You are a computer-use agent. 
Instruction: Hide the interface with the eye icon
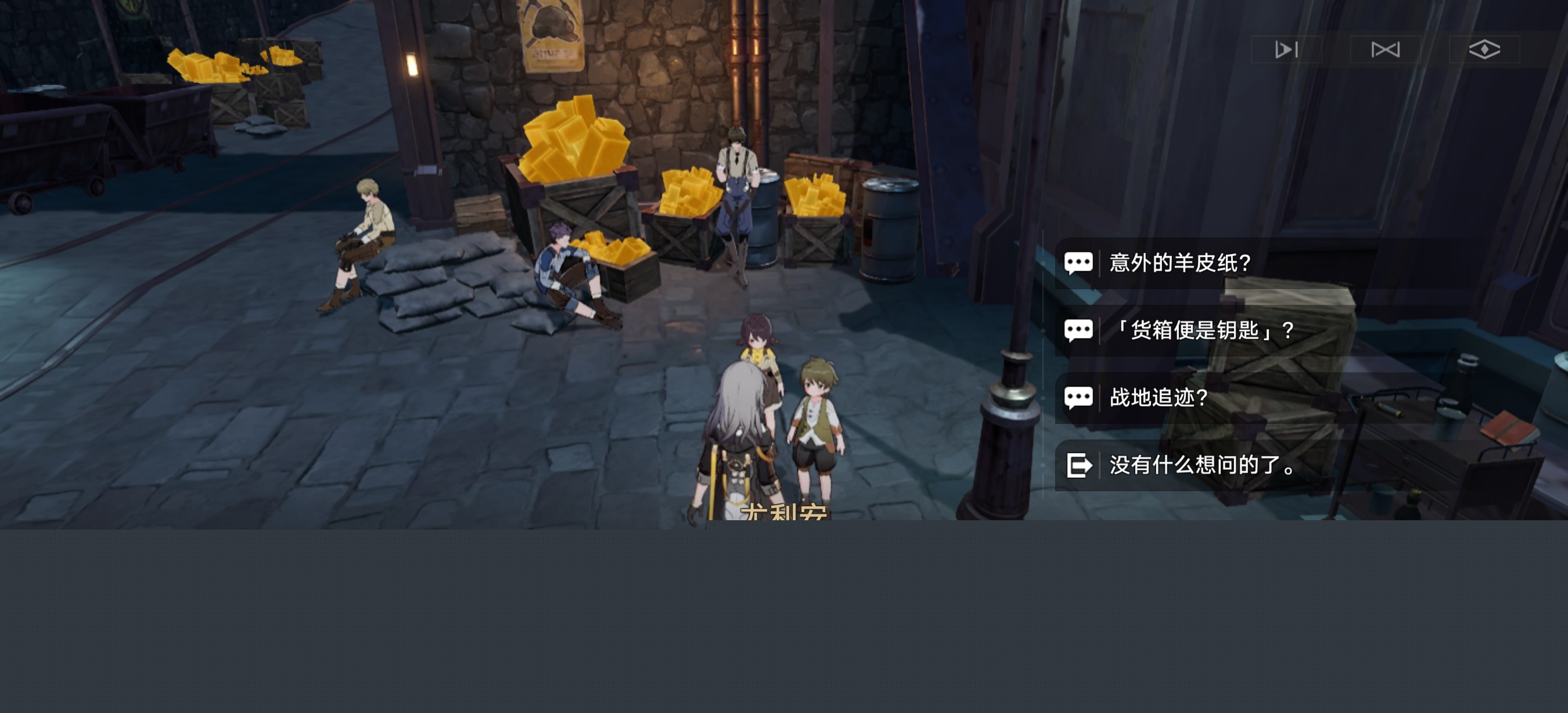point(1484,49)
